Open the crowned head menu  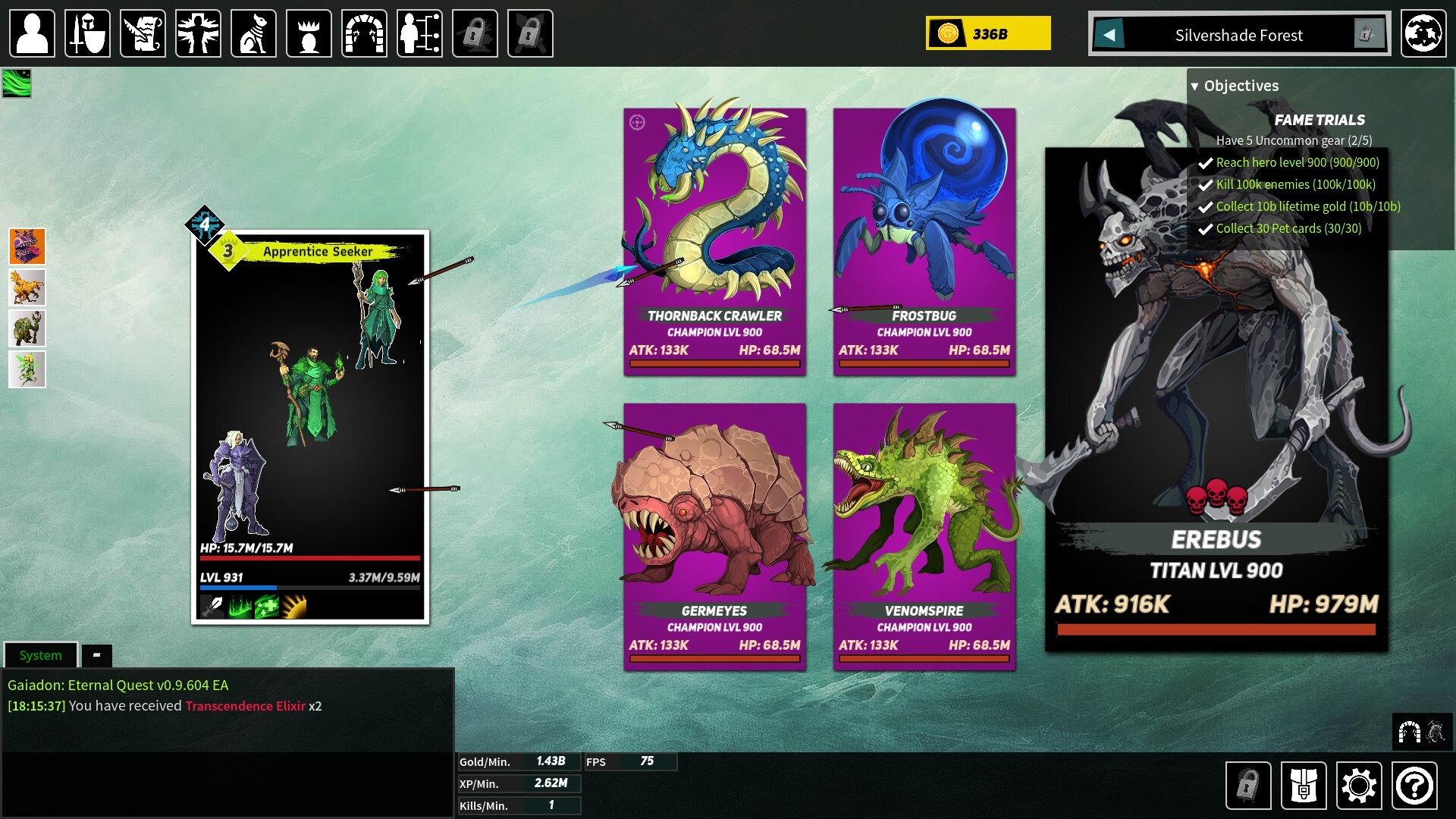point(309,33)
